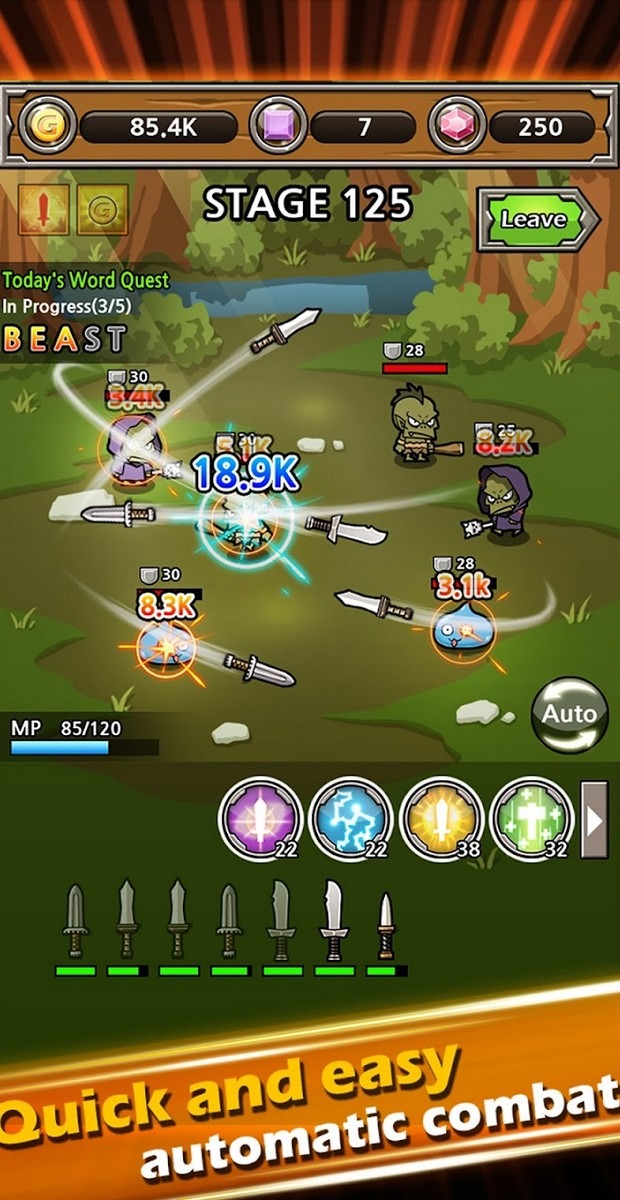Trigger the green cross heal skill

530,818
